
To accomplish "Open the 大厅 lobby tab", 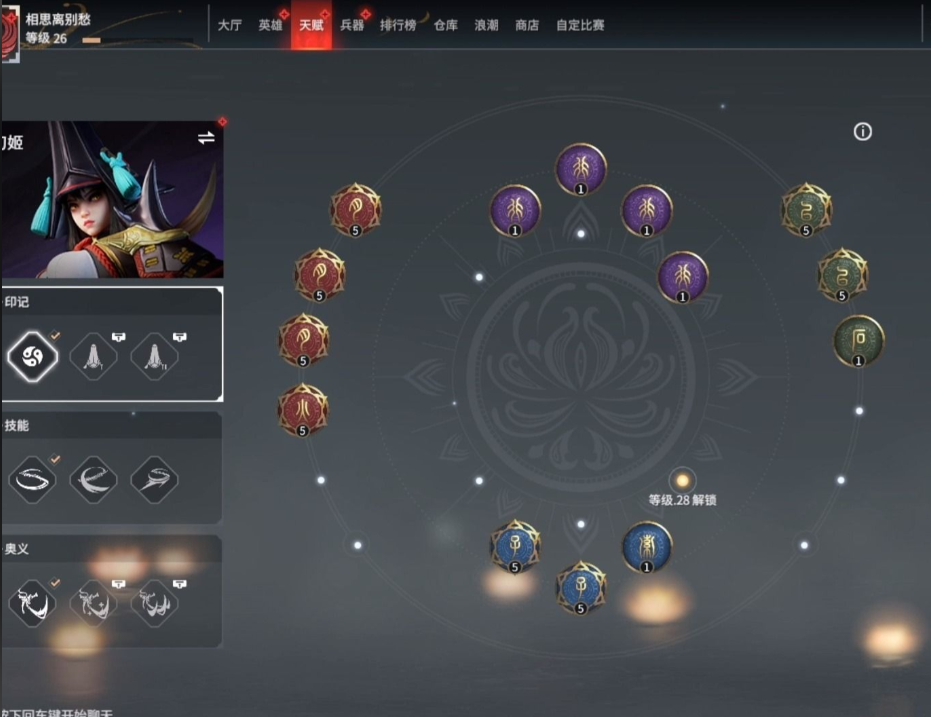I will click(x=229, y=25).
